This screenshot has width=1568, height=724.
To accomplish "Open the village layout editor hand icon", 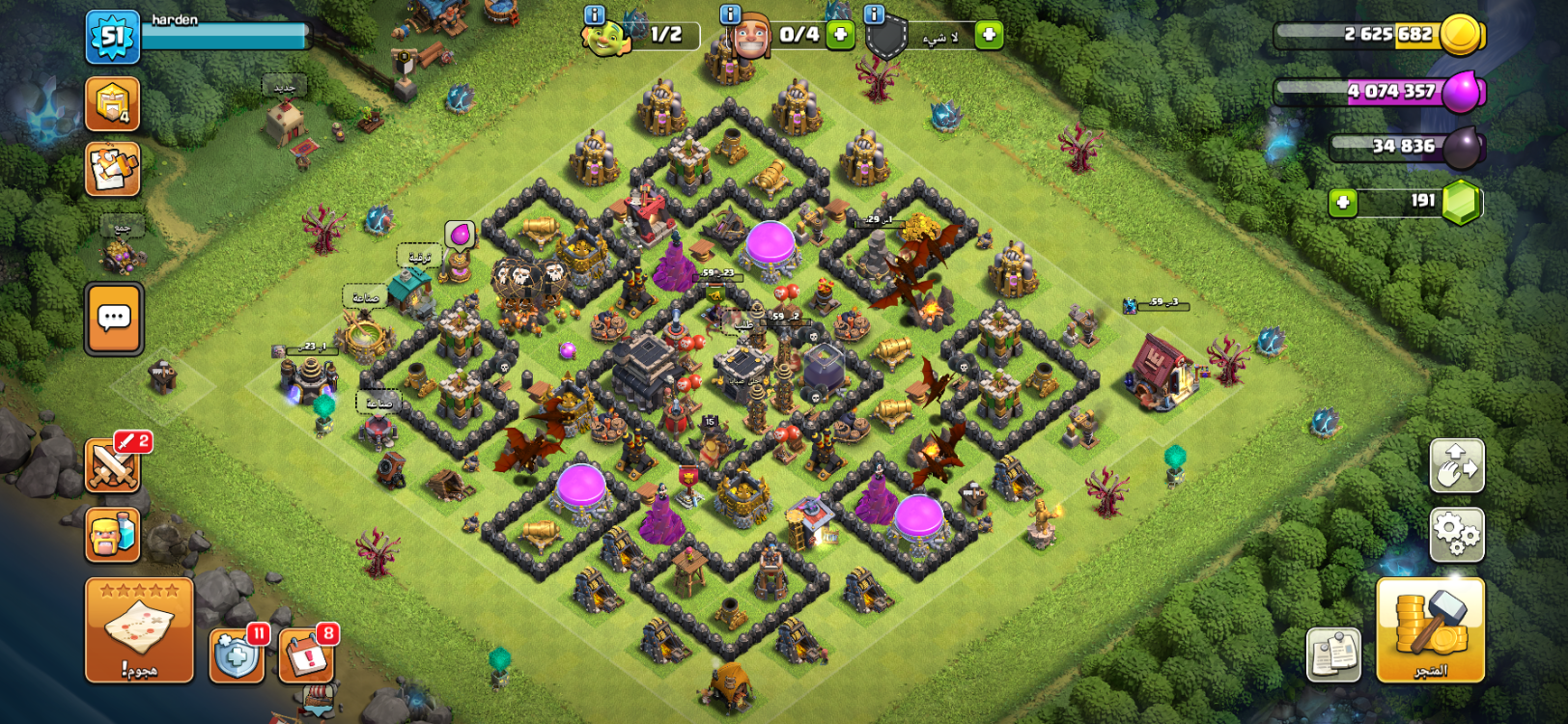I will pyautogui.click(x=1456, y=465).
